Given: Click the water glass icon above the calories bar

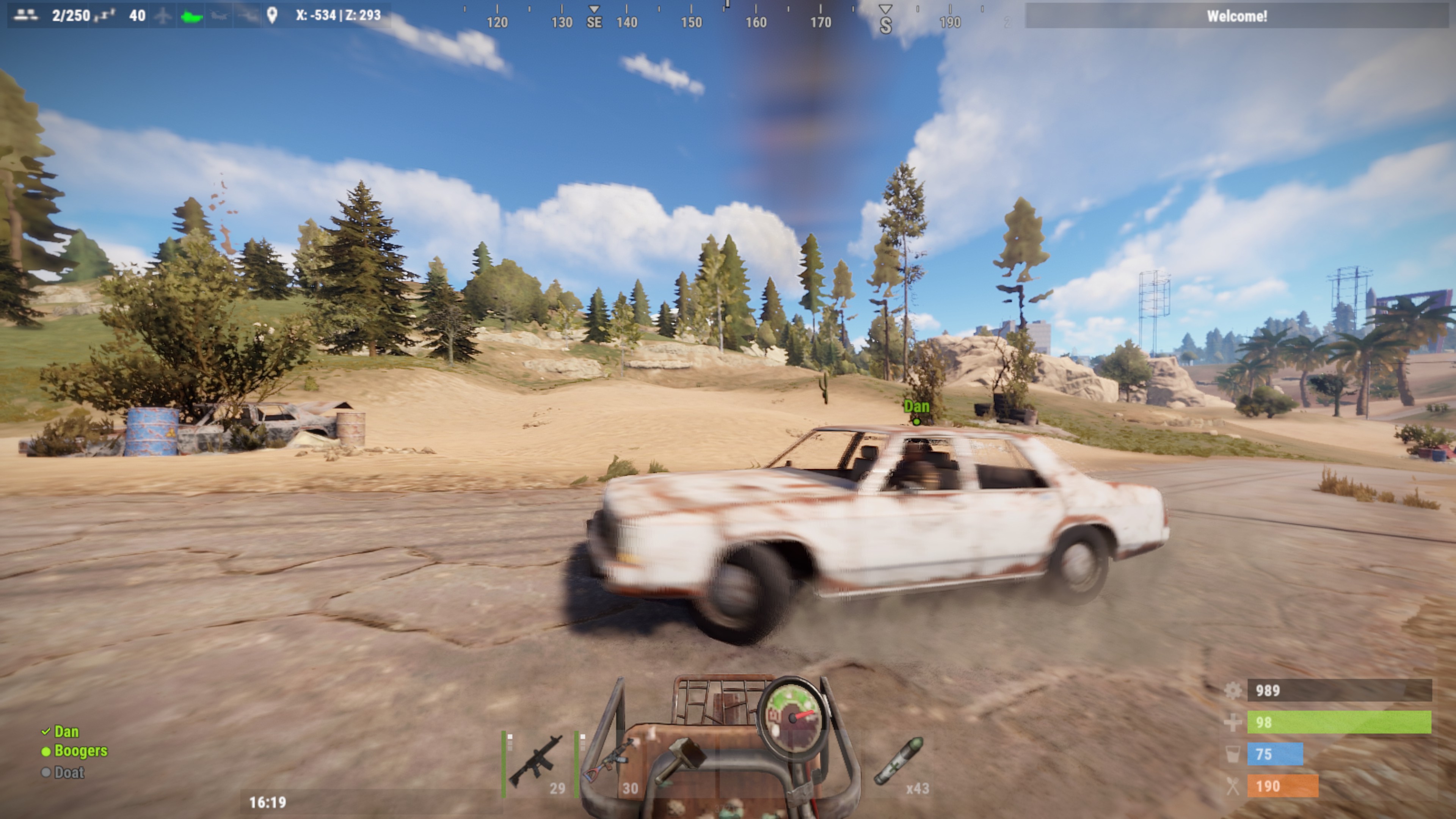Looking at the screenshot, I should click(1233, 753).
